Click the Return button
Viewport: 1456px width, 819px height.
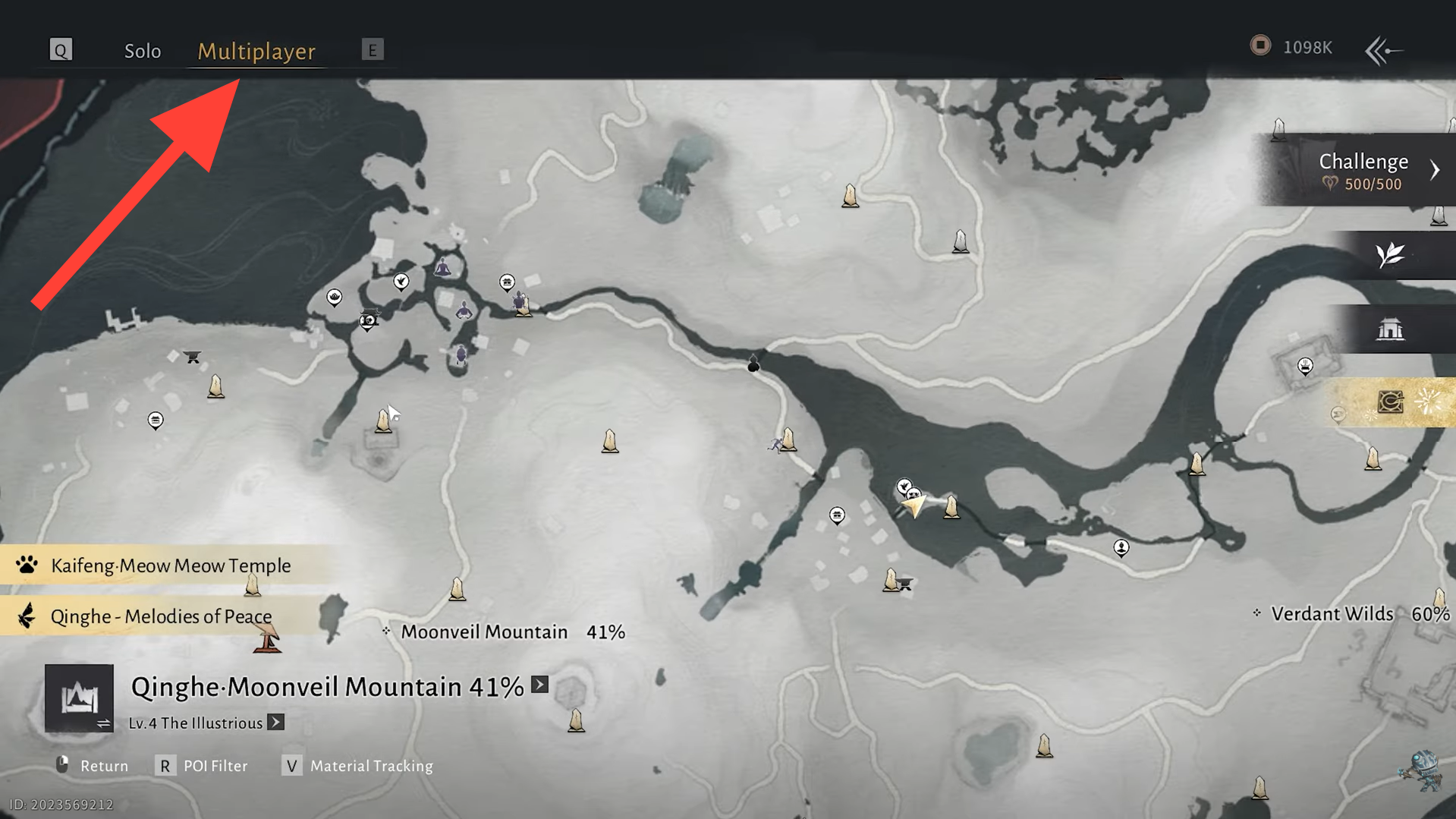[x=93, y=766]
